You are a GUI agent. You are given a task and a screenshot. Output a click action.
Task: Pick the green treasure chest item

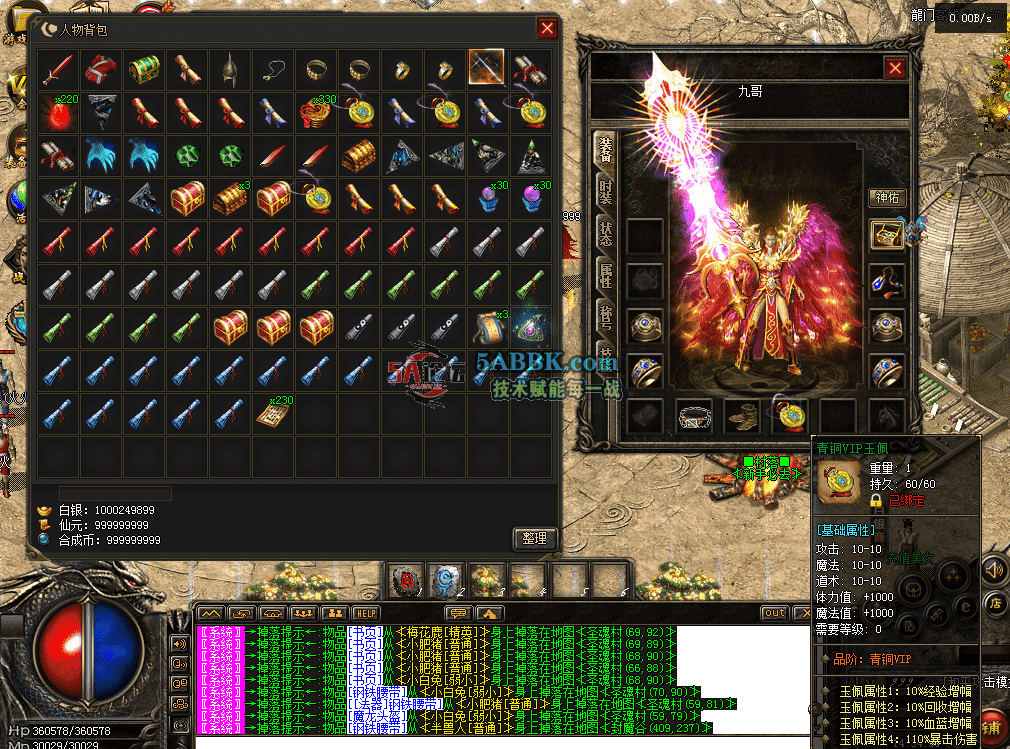[144, 69]
